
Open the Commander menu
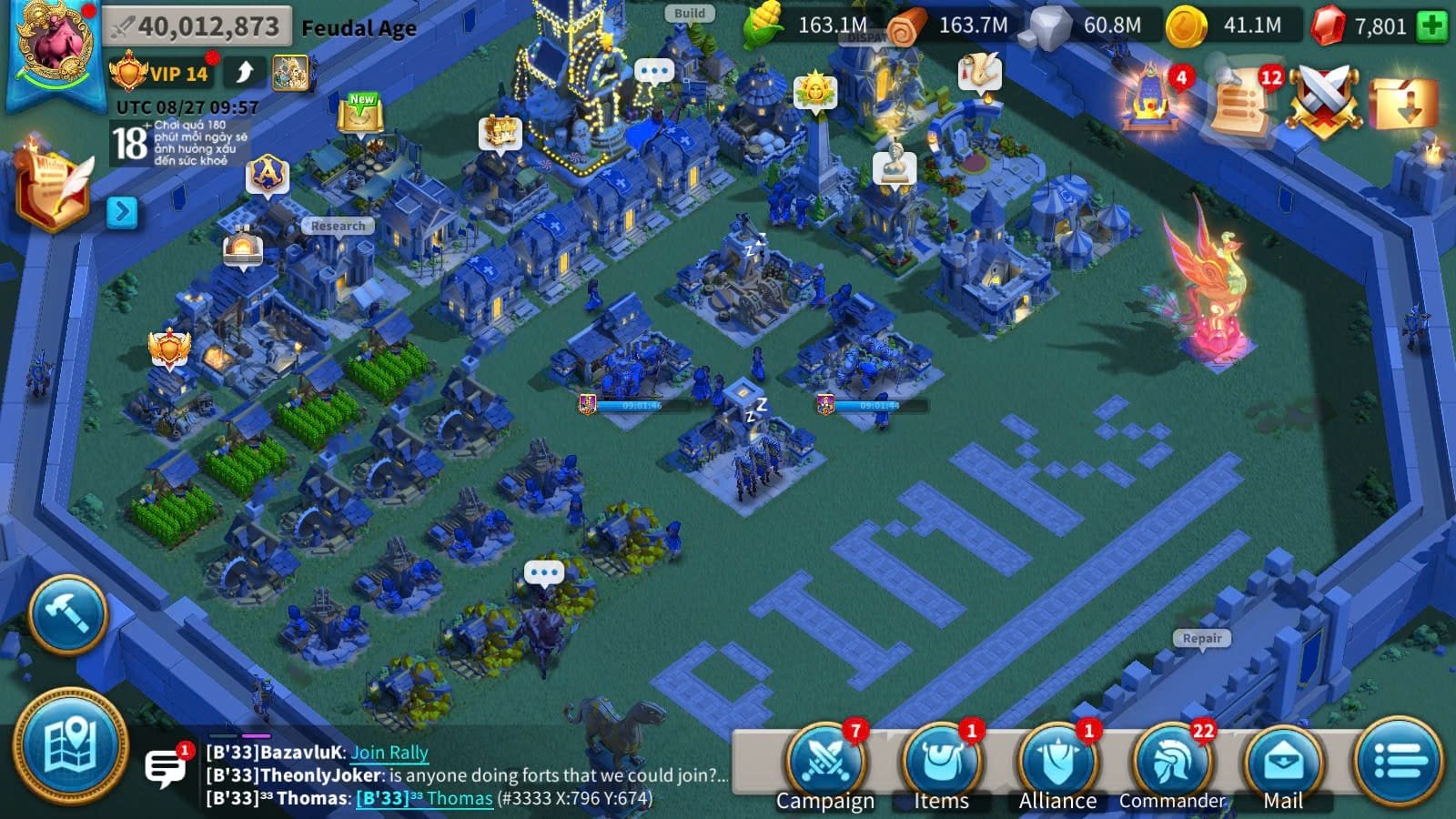1172,763
